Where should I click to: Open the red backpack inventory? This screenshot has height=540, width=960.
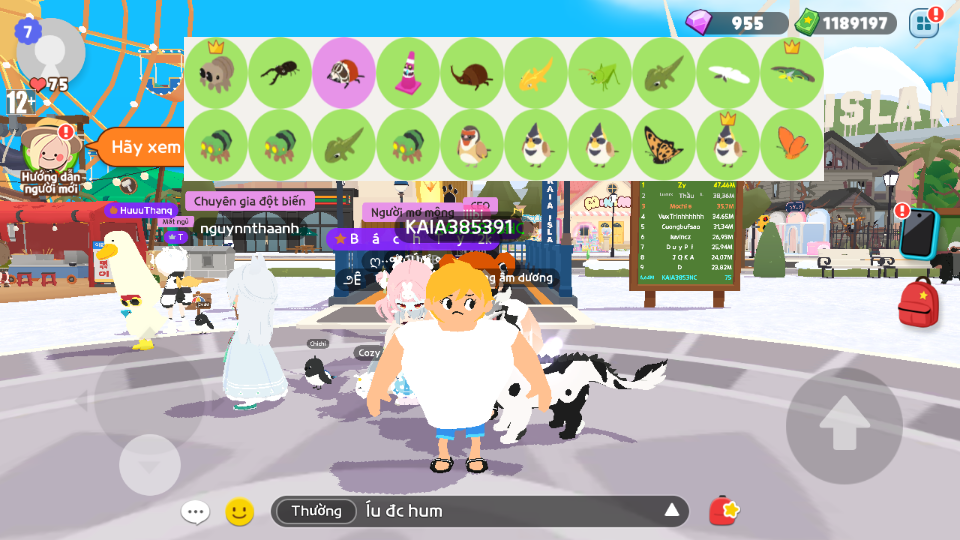click(x=918, y=303)
